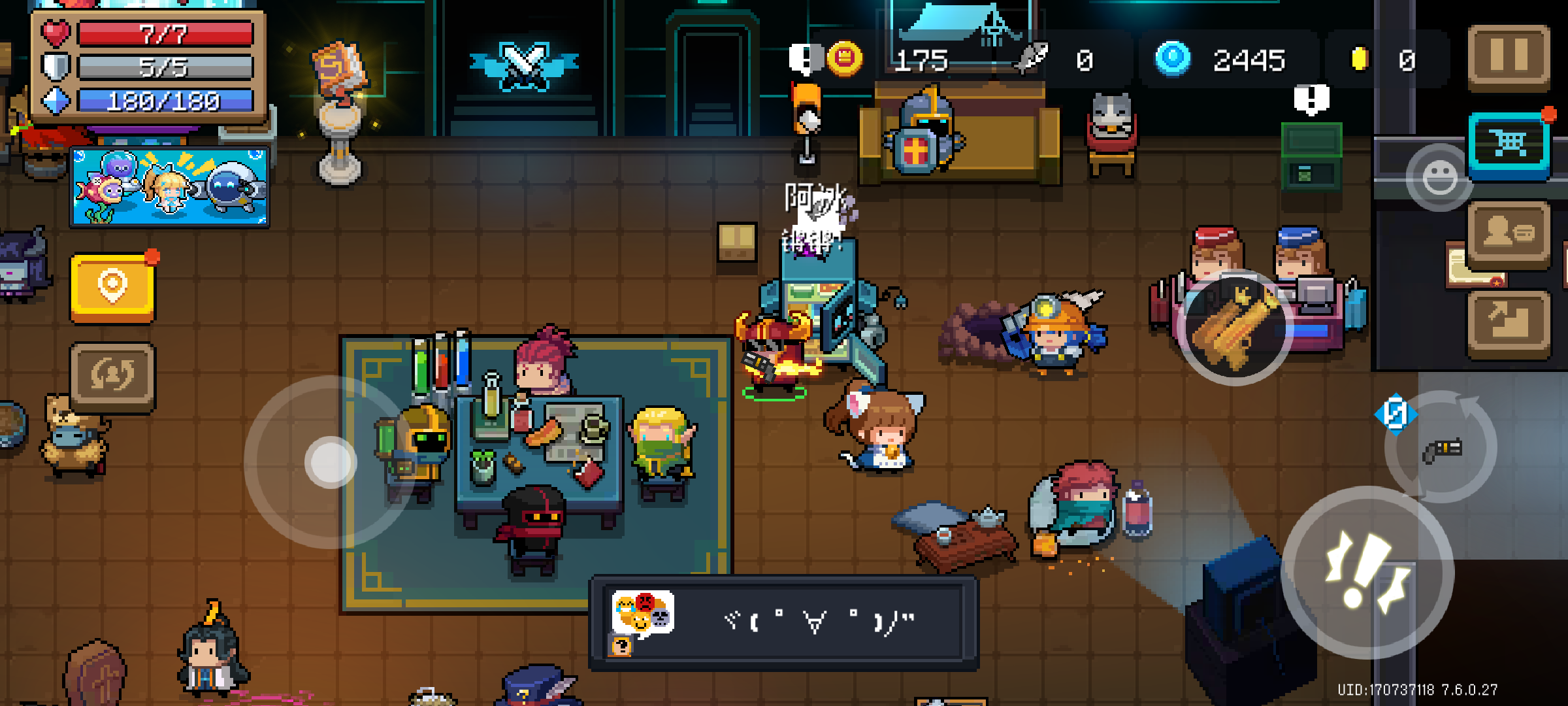Screen dimensions: 1568x706
Task: Open the yellow location marker panel
Action: 112,288
